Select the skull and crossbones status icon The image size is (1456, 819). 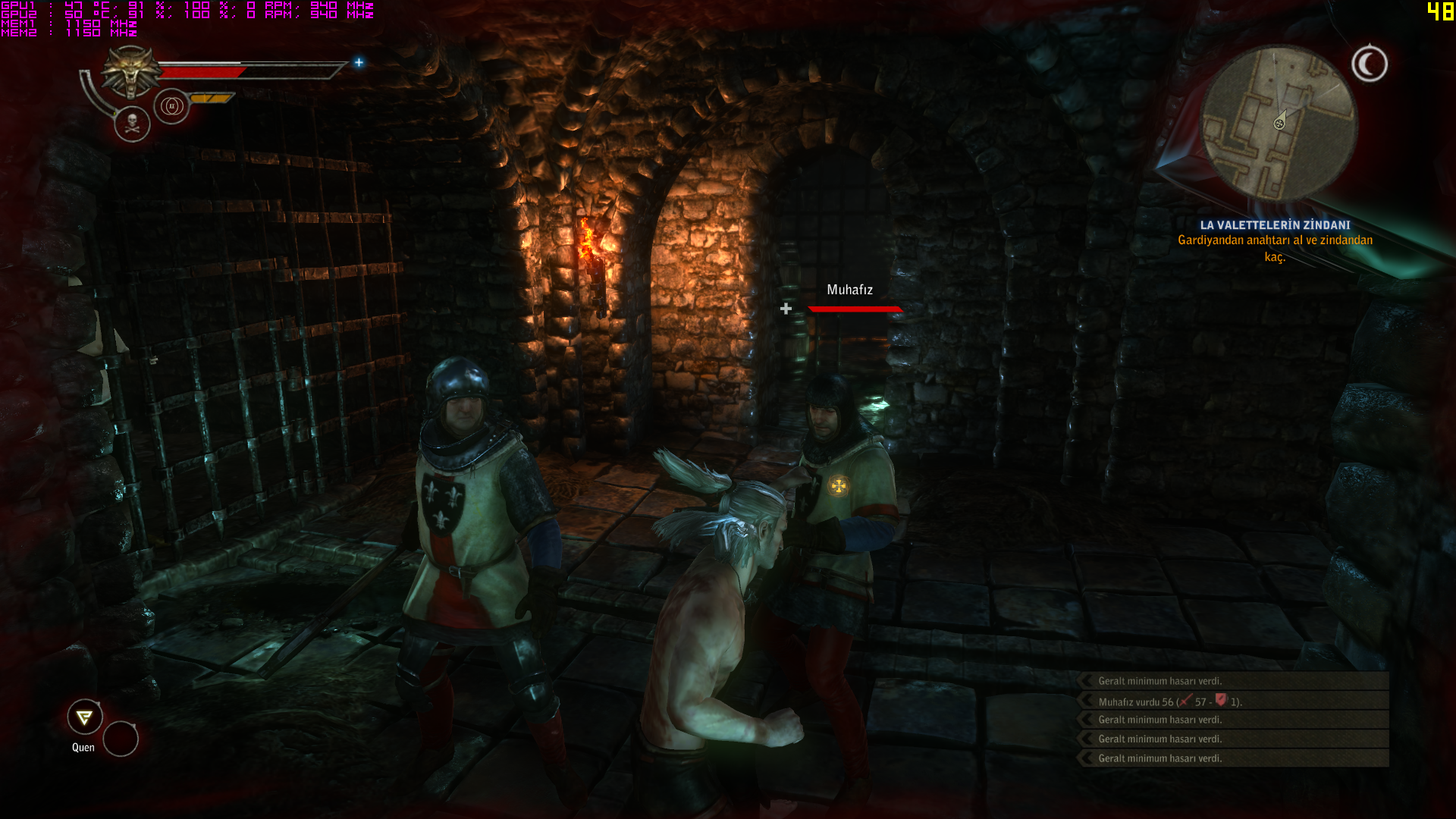[132, 124]
